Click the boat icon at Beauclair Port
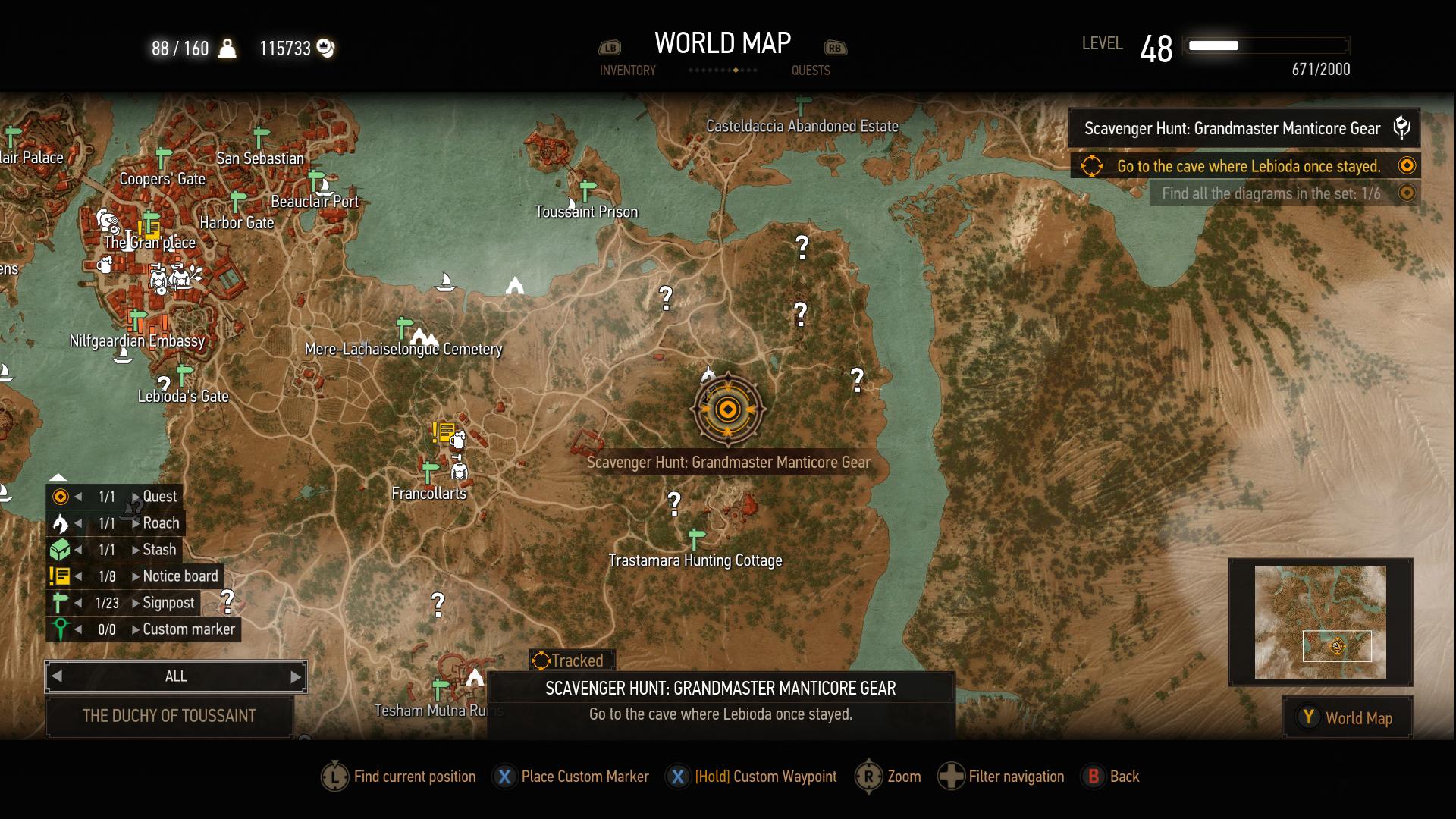1456x819 pixels. pos(324,187)
